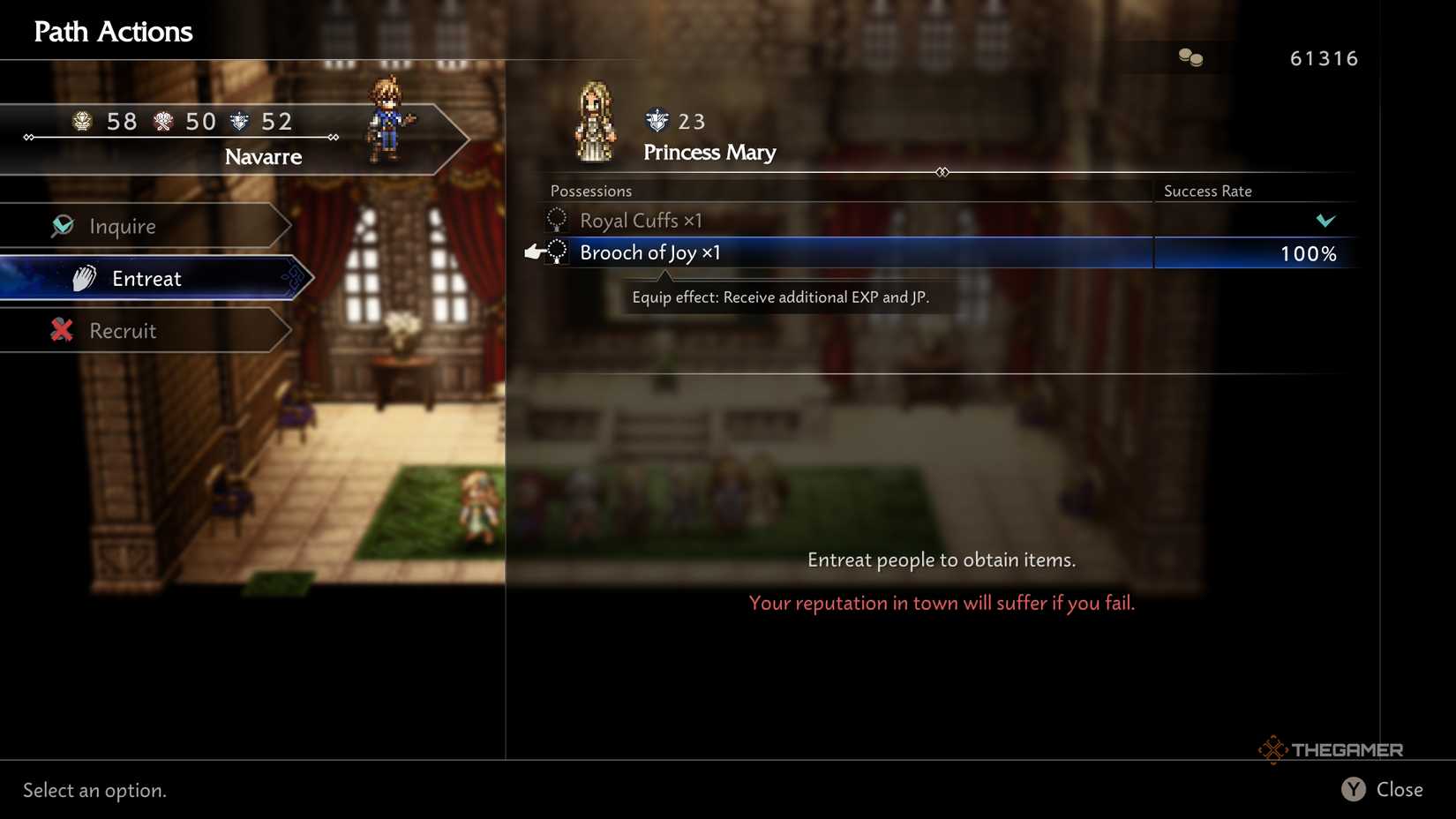Click the diamond divider under Princess Mary
This screenshot has height=819, width=1456.
point(941,172)
